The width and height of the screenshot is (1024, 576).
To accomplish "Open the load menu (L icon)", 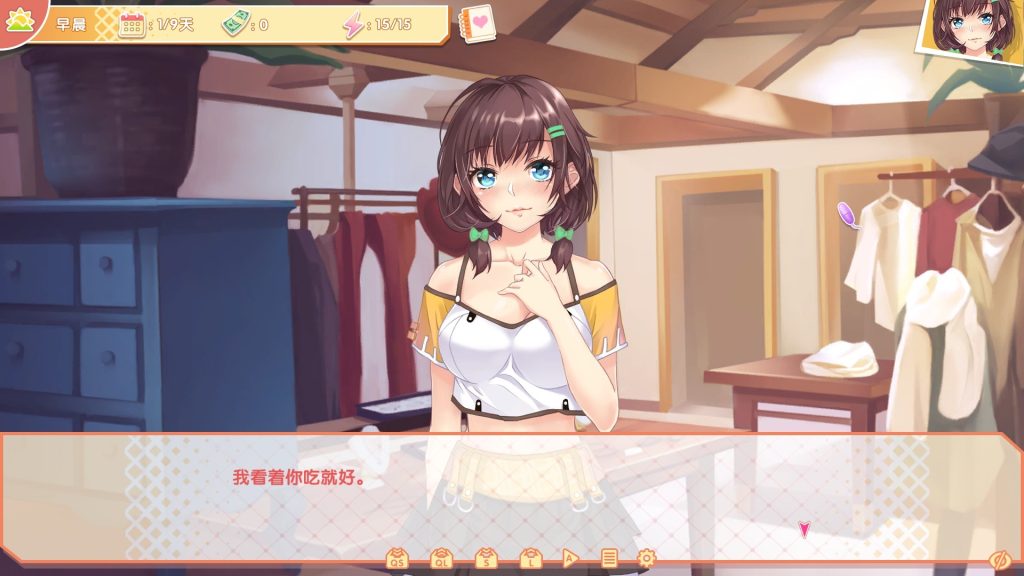I will [x=529, y=559].
